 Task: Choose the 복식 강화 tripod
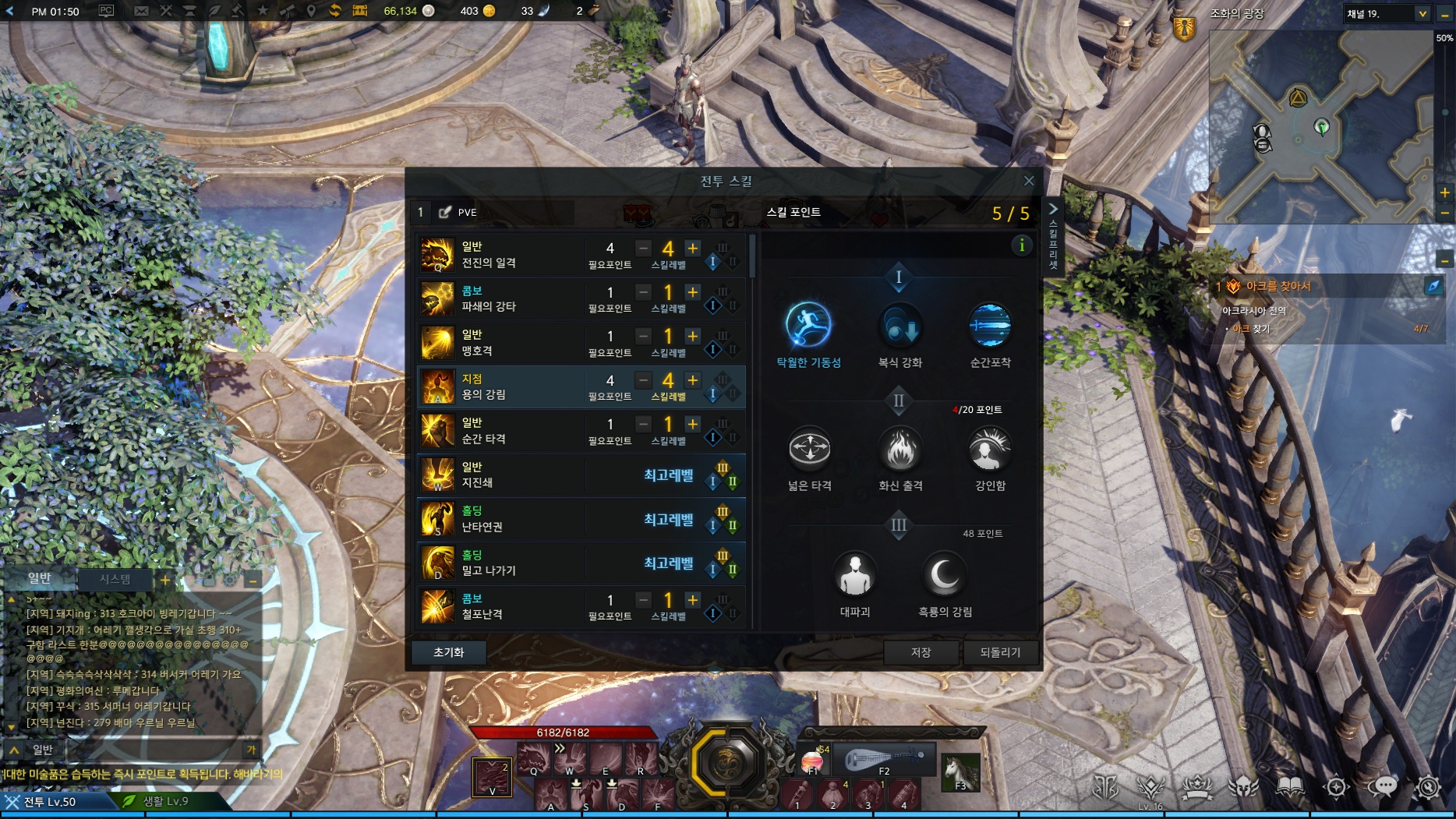(x=899, y=326)
